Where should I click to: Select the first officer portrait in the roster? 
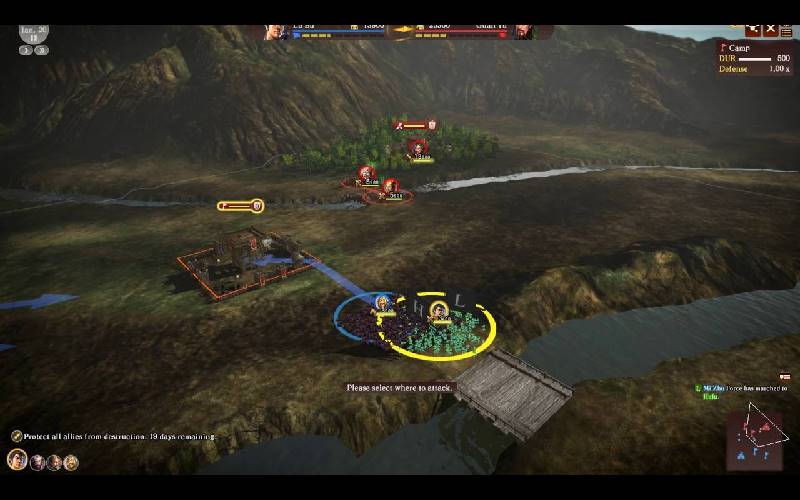[17, 460]
